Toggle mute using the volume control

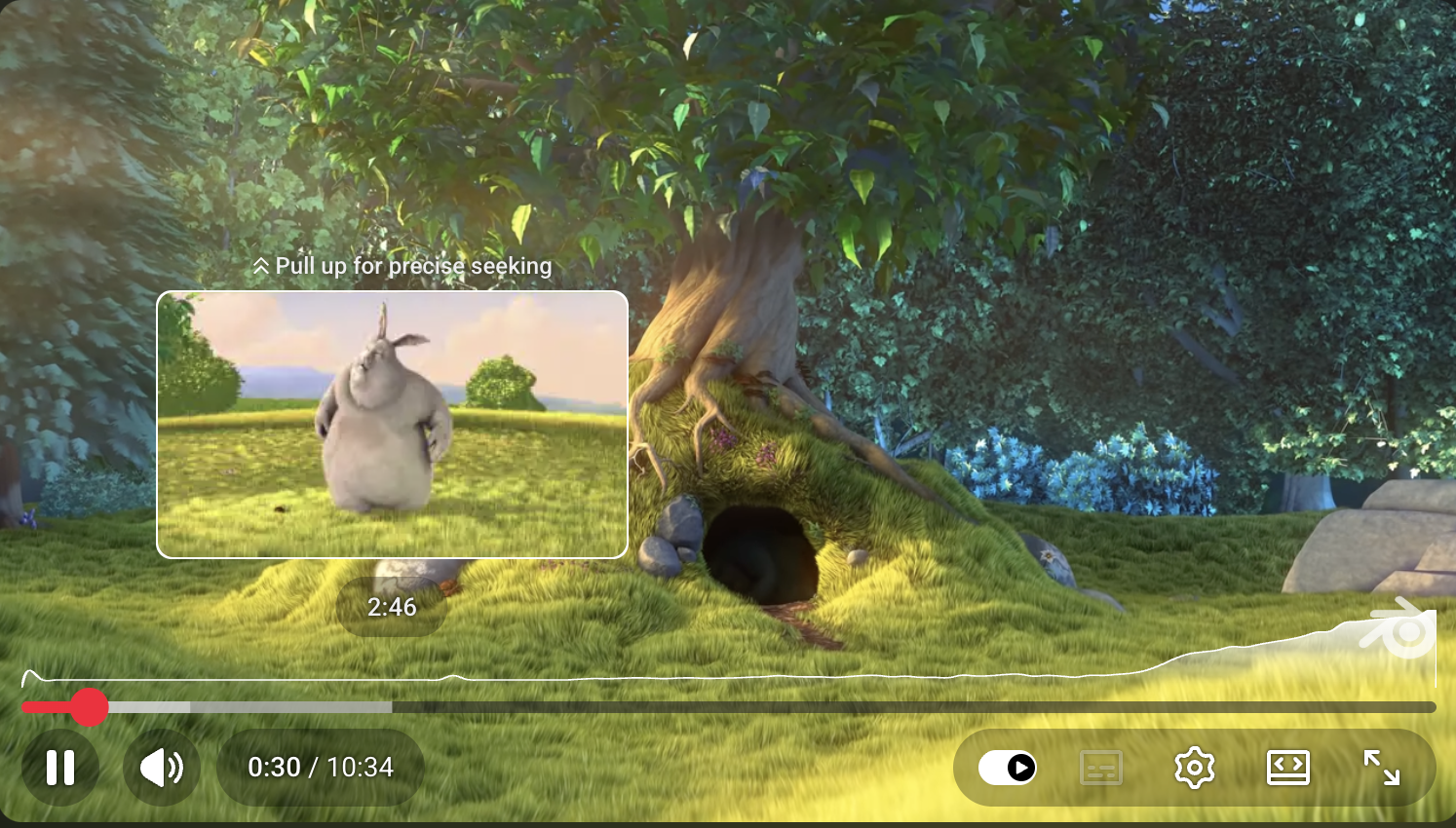pos(161,768)
